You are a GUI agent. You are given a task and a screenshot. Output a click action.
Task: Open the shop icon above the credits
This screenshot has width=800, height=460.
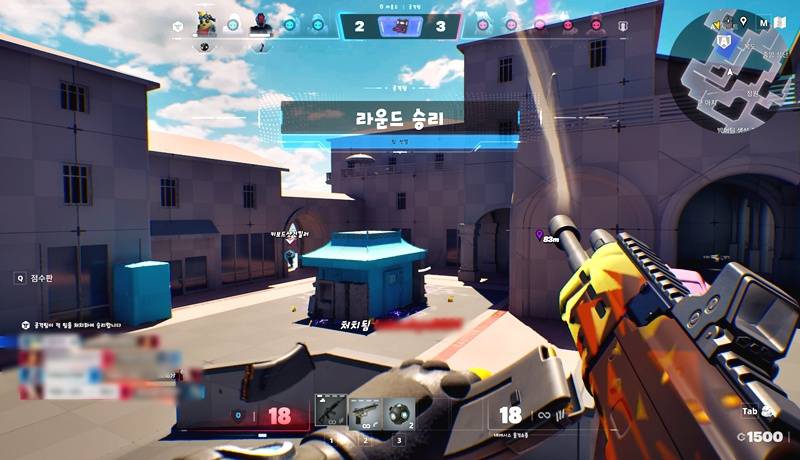pos(767,411)
